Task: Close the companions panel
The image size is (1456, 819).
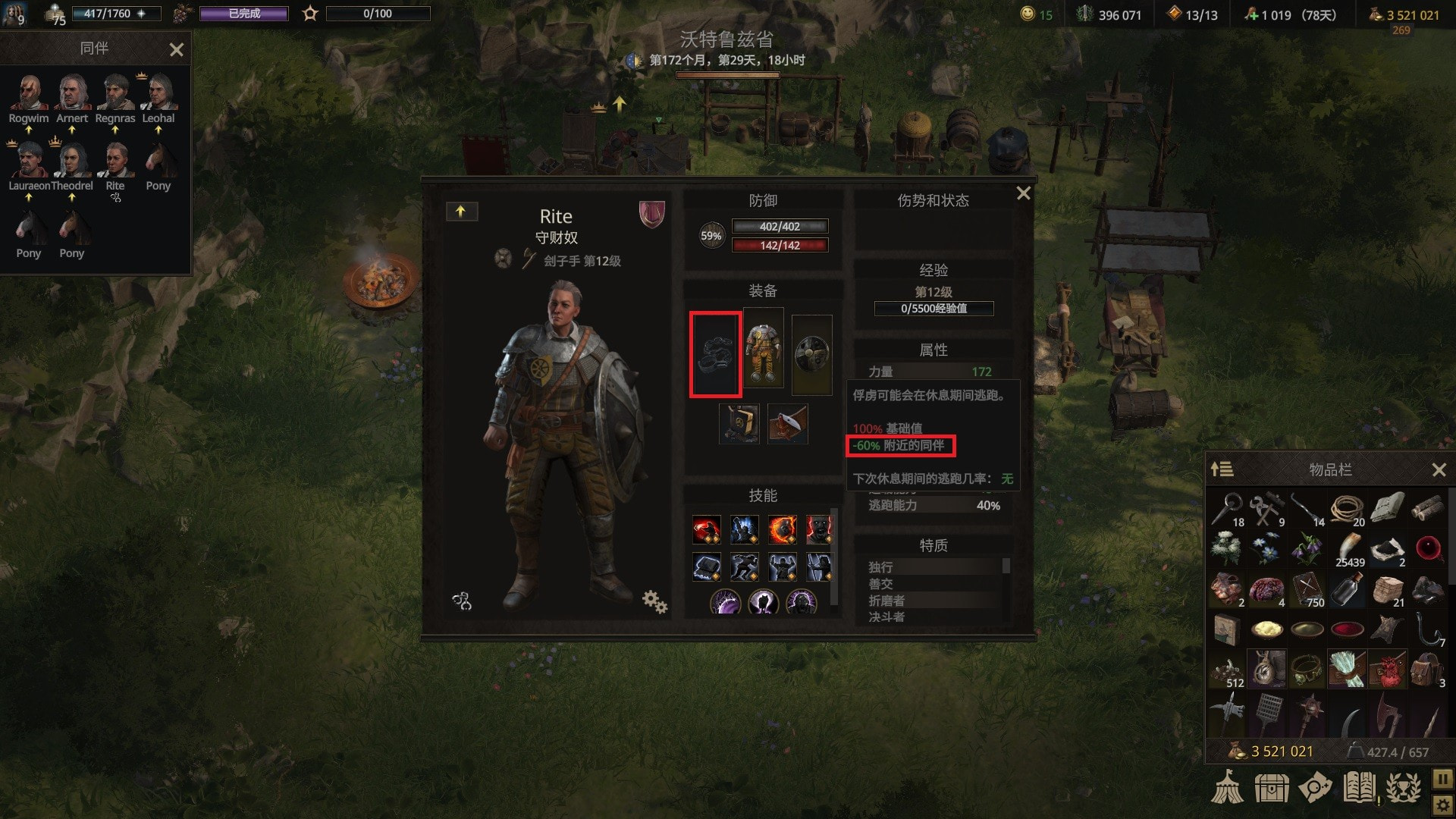Action: [x=177, y=50]
